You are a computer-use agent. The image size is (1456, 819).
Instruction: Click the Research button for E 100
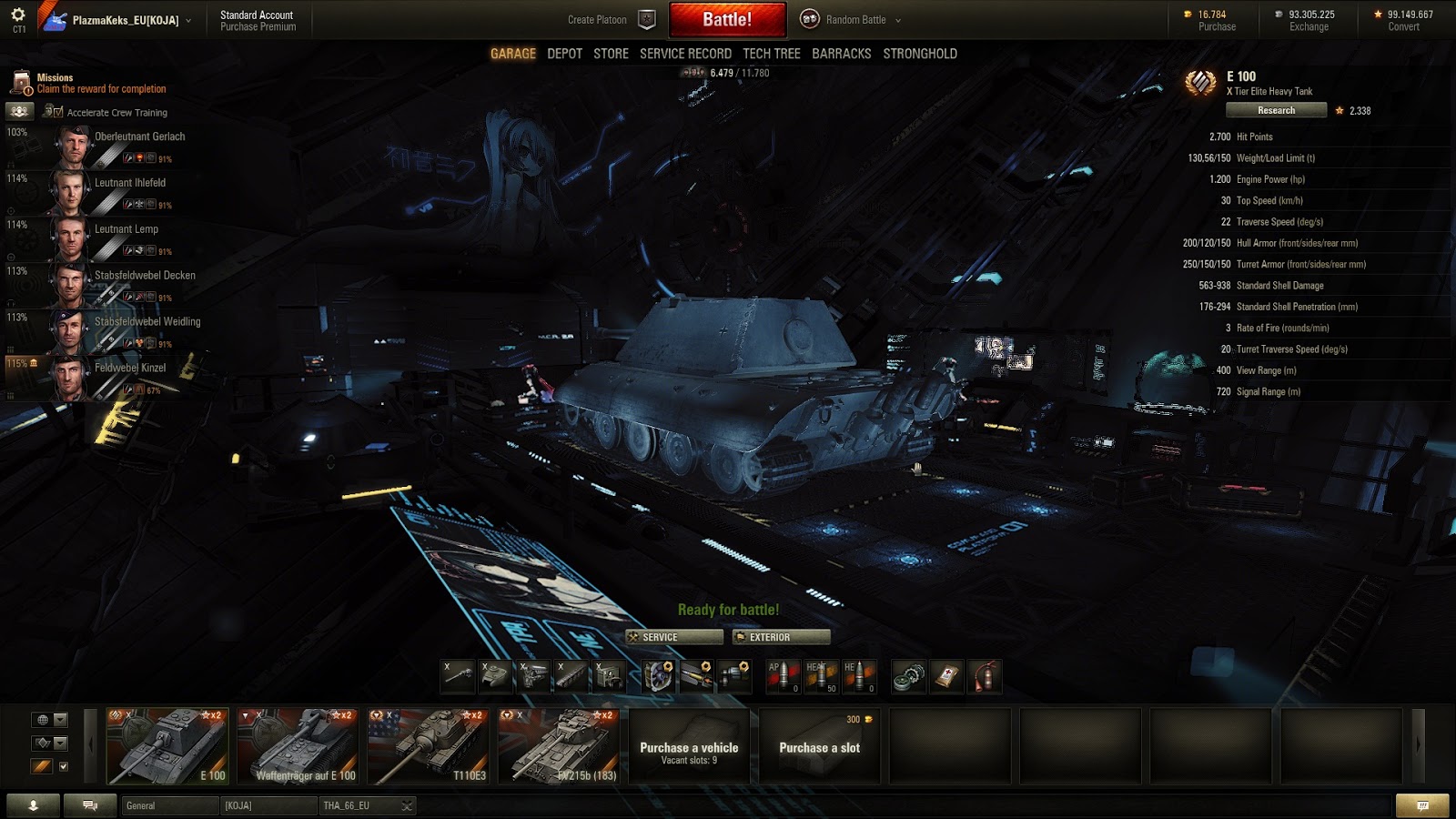(x=1276, y=110)
